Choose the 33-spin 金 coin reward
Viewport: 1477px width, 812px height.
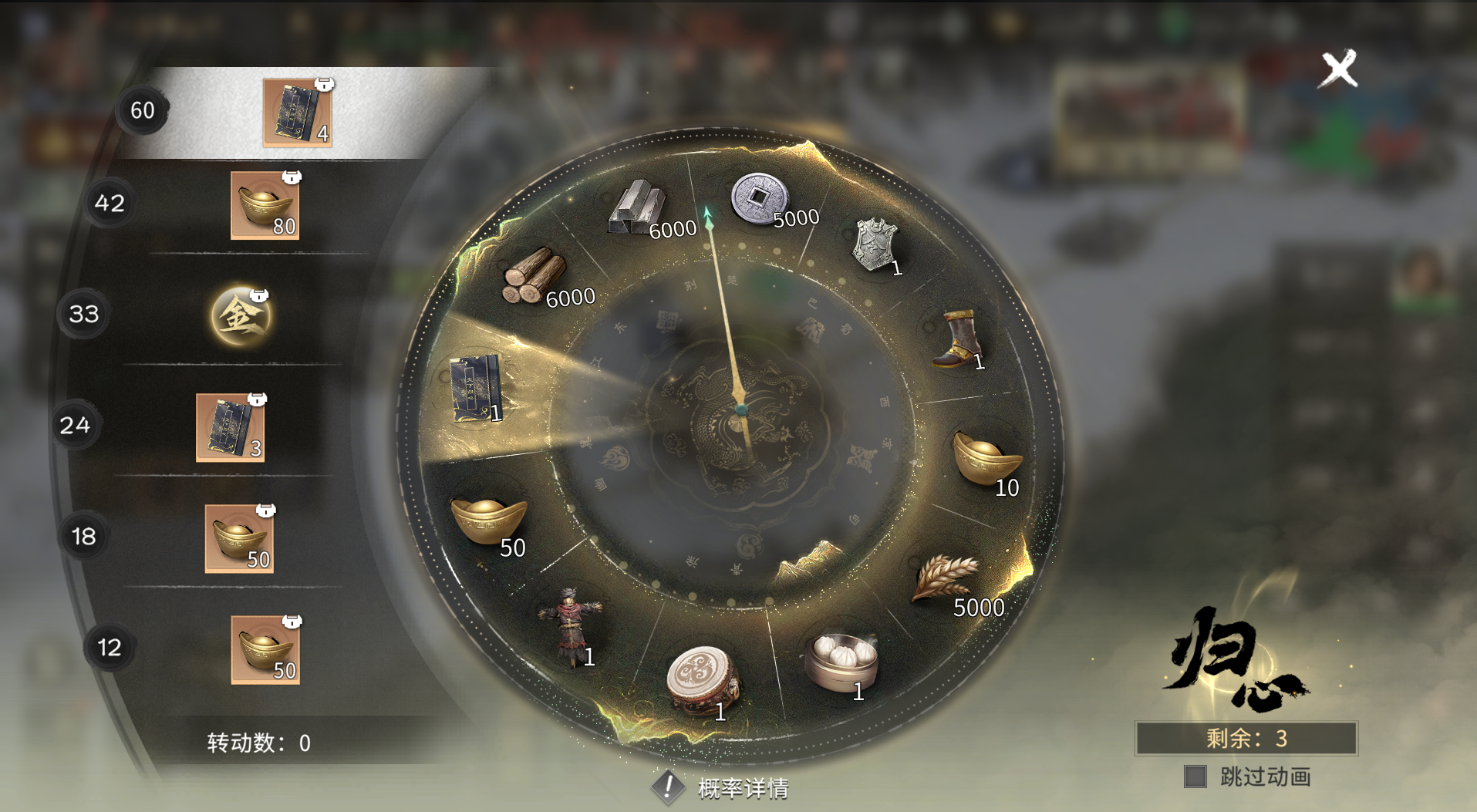click(x=241, y=315)
